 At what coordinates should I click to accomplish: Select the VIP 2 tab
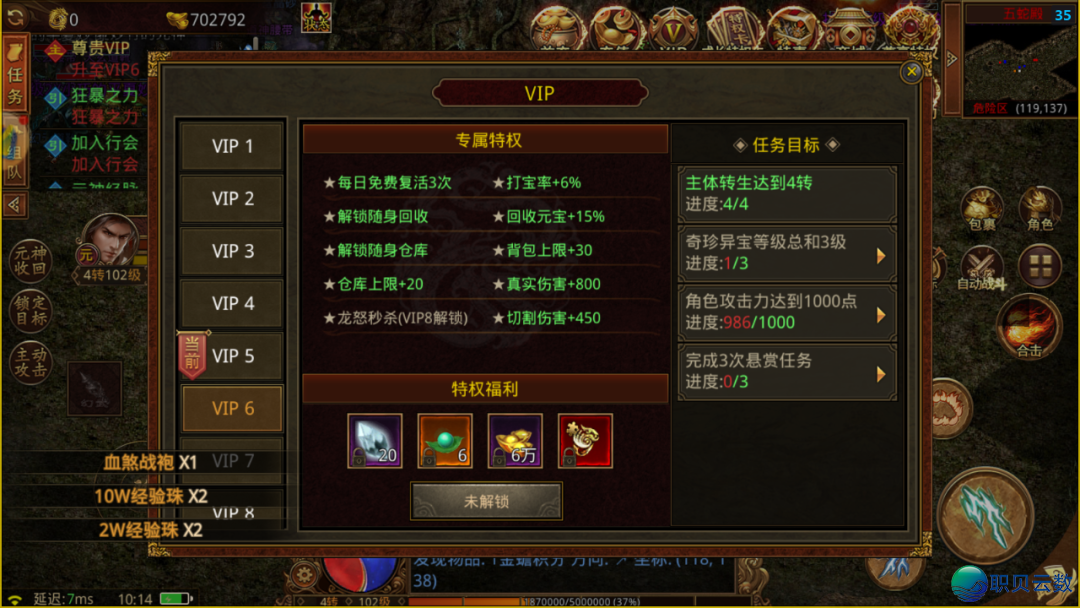(232, 199)
